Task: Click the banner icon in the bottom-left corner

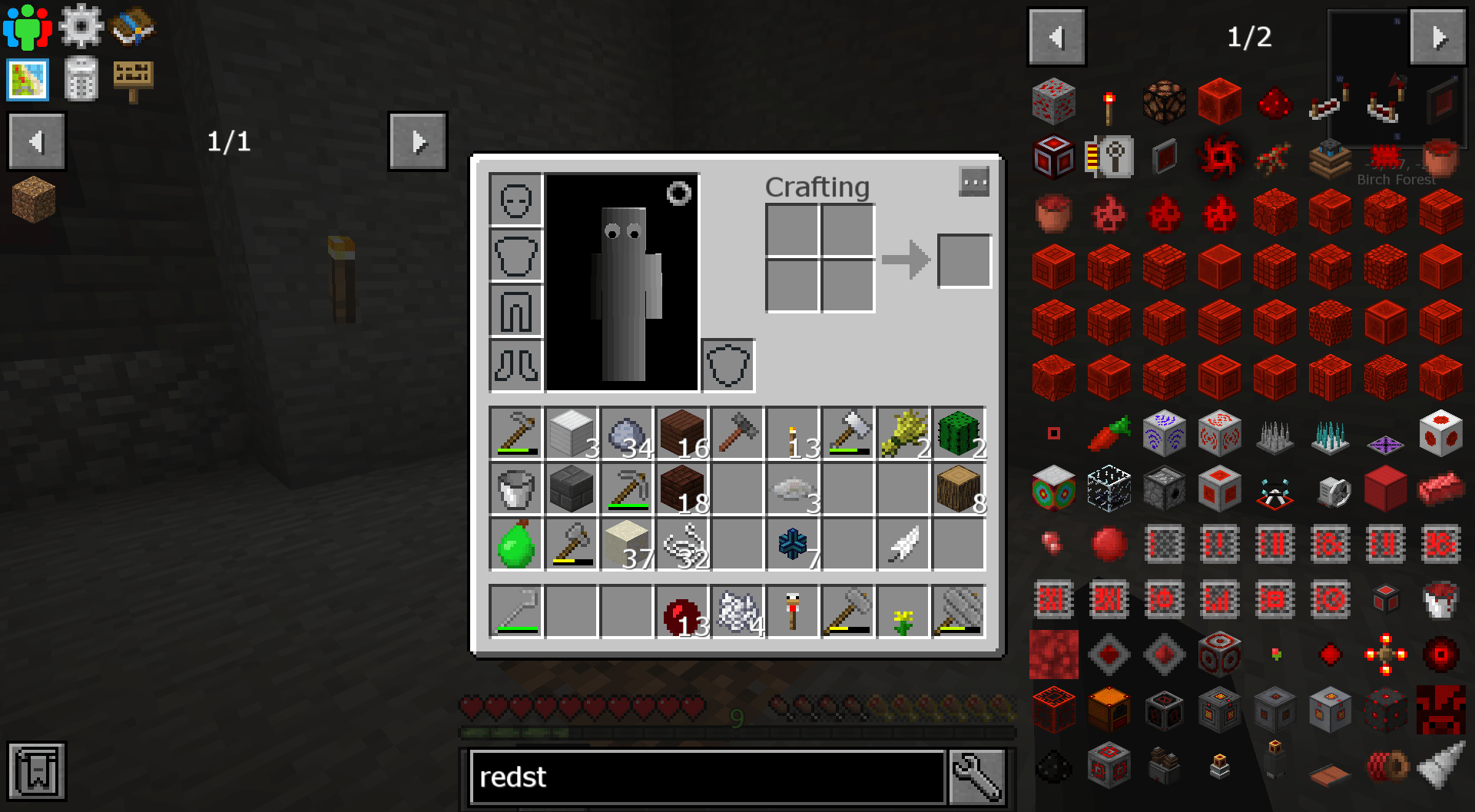Action: click(x=35, y=771)
